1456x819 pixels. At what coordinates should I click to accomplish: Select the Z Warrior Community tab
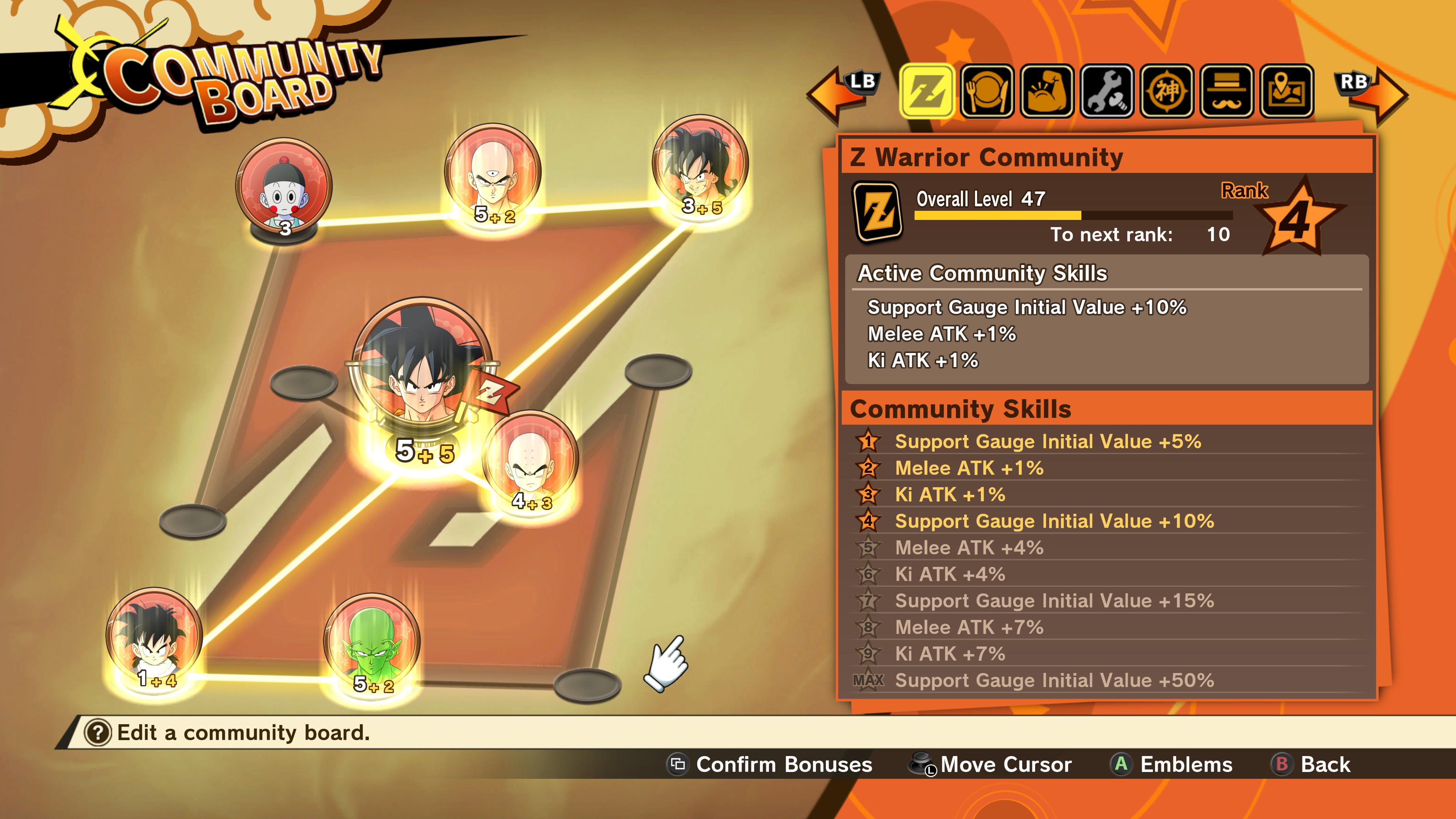[927, 91]
